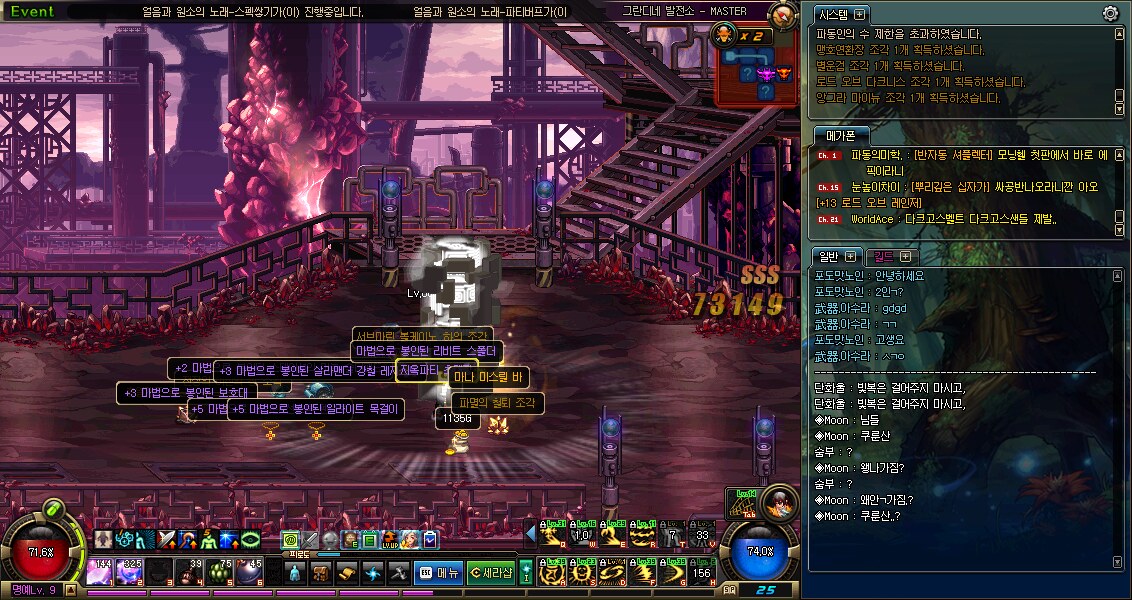
Task: Open the character info silhouette icon
Action: pyautogui.click(x=296, y=573)
